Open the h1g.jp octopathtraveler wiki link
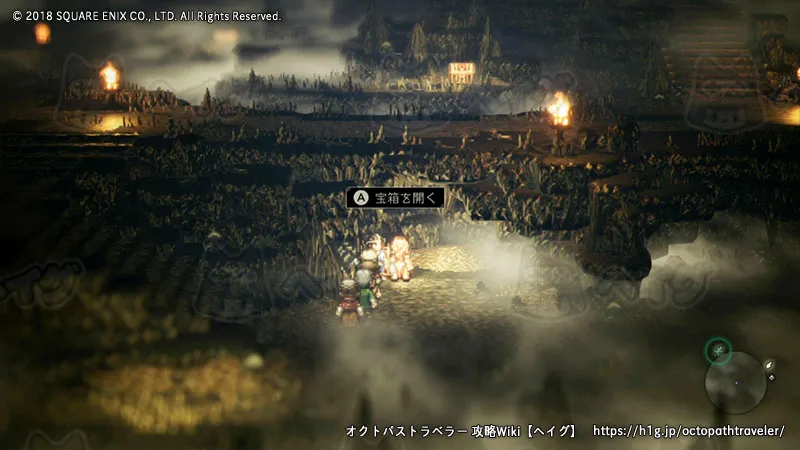Screen dimensions: 800x450 (x=689, y=431)
